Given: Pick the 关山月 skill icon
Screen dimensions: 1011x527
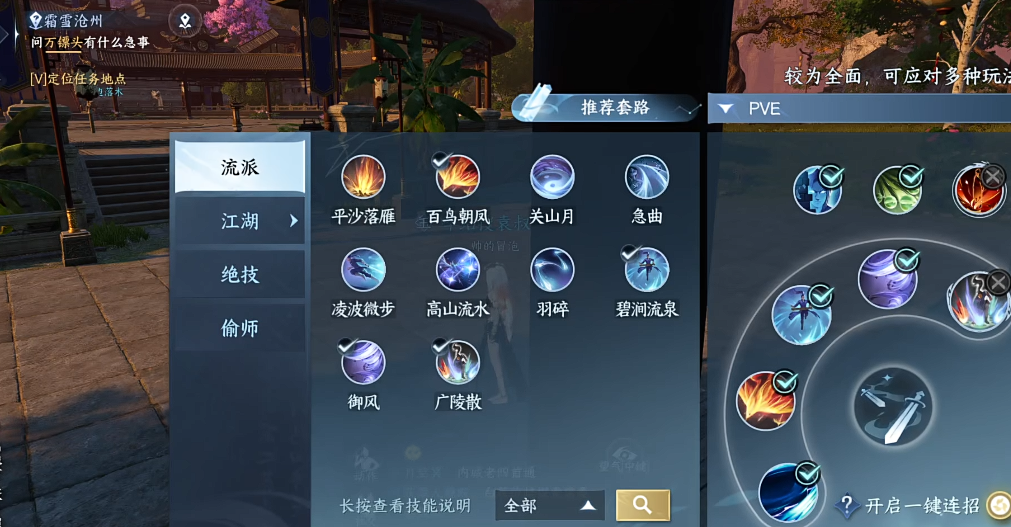Looking at the screenshot, I should point(552,178).
